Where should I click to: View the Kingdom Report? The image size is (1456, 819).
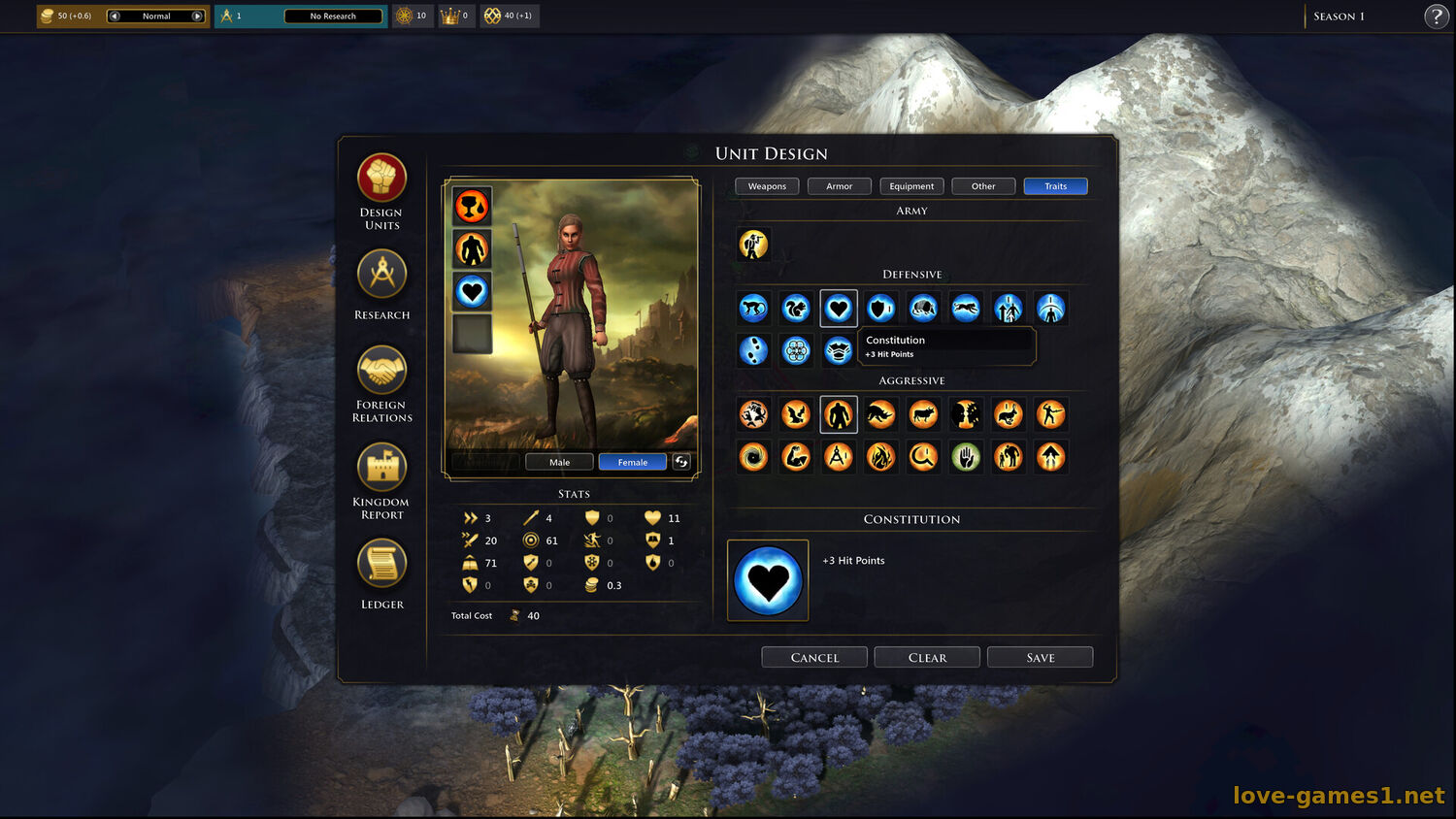click(x=381, y=468)
